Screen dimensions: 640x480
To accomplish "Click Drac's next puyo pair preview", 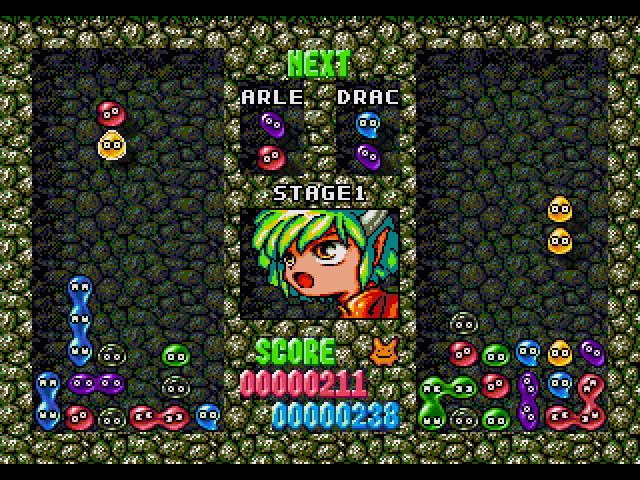I will pos(368,141).
